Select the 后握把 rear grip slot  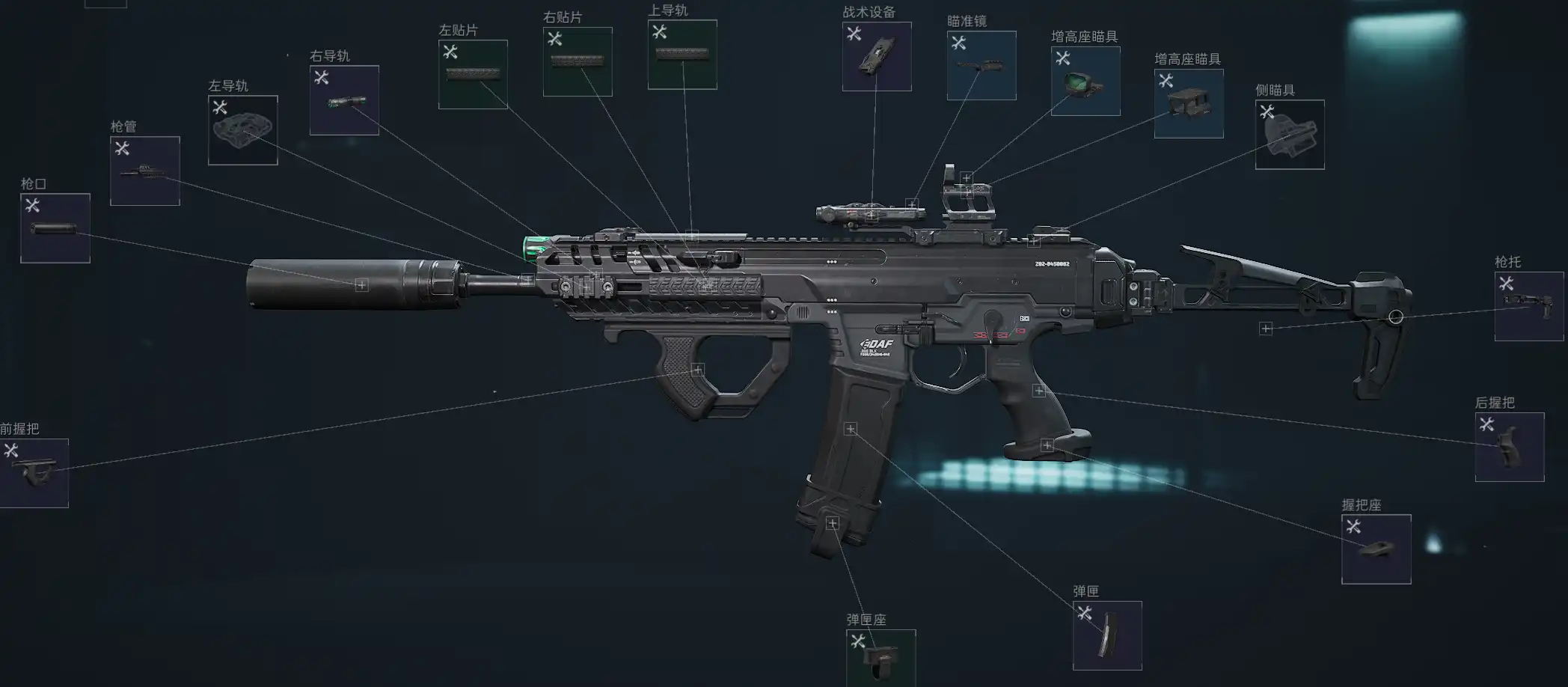[1509, 447]
